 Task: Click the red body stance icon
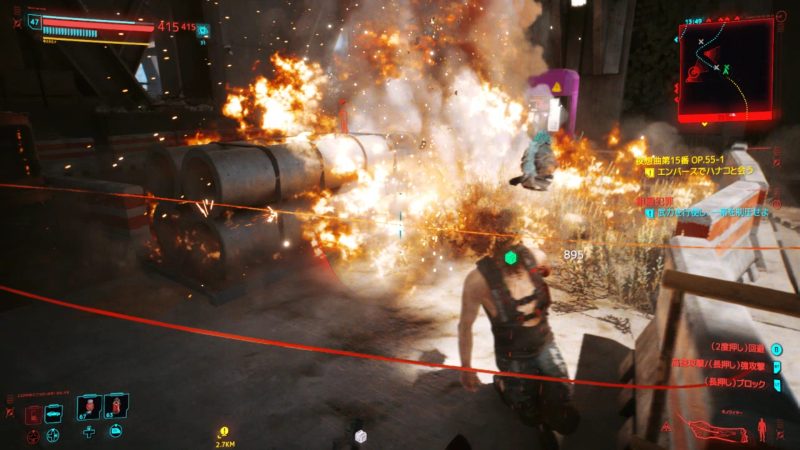(x=763, y=430)
